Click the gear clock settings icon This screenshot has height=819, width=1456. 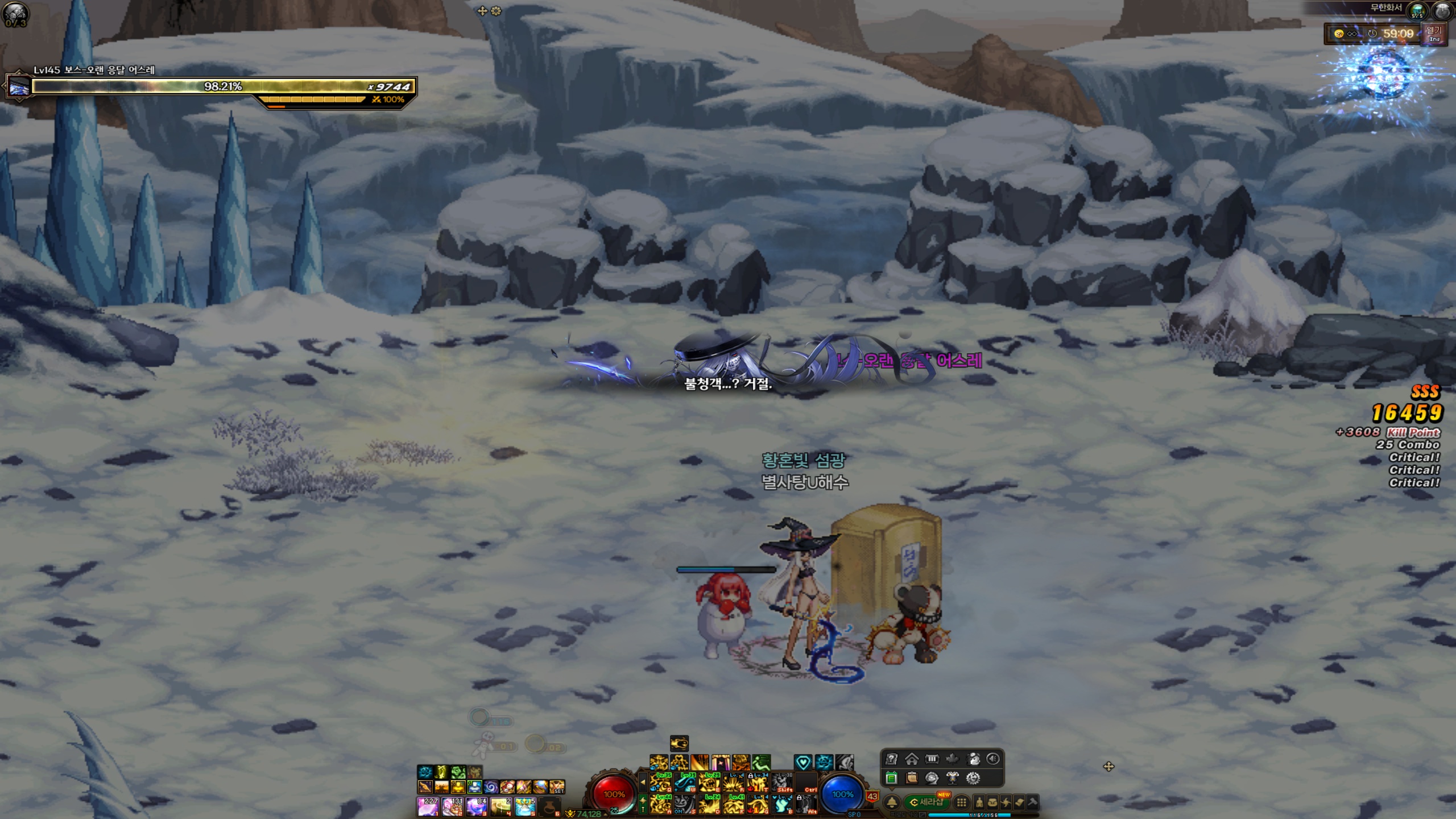click(973, 777)
